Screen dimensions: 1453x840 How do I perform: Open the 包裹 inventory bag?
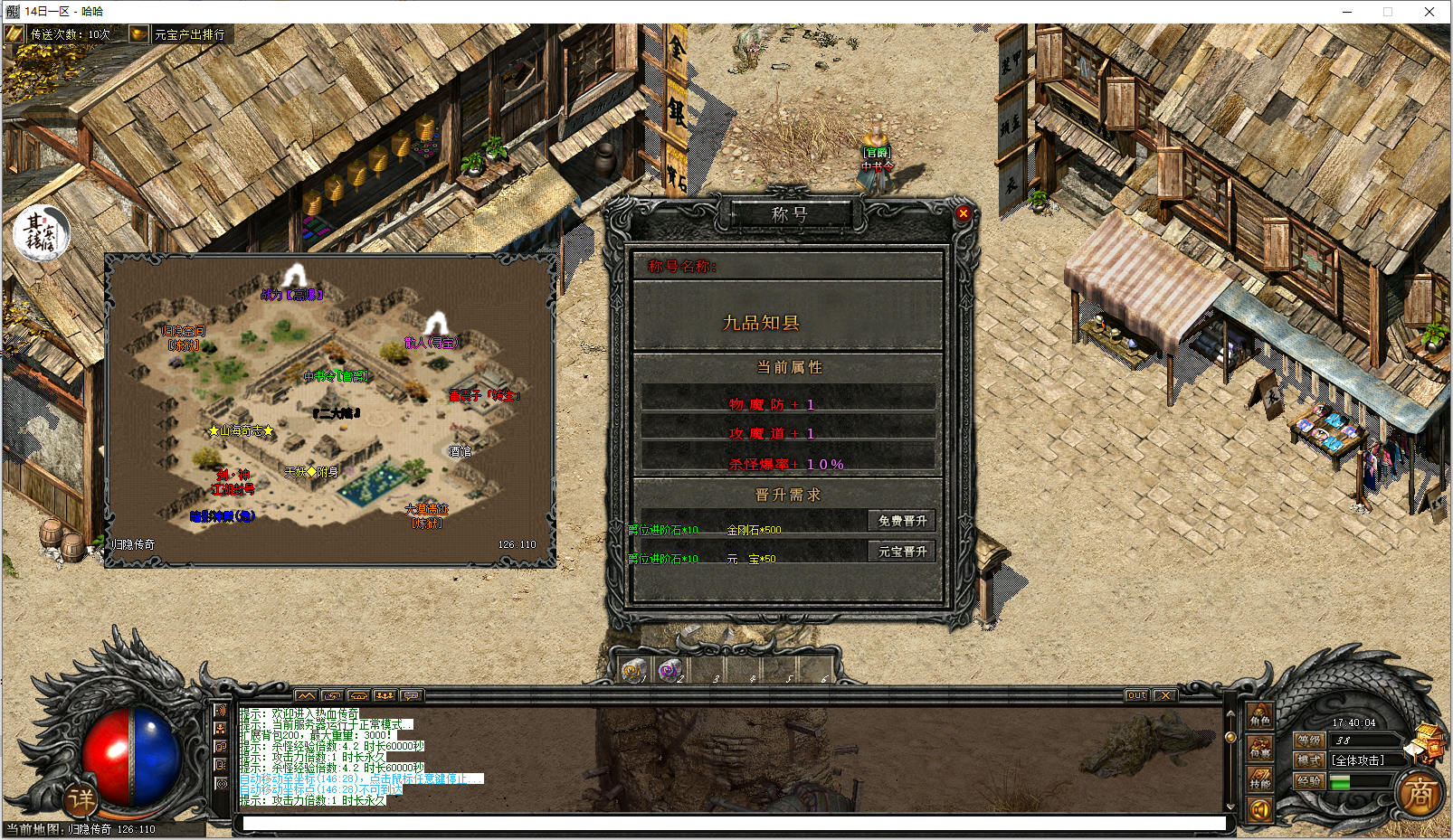click(x=1260, y=748)
